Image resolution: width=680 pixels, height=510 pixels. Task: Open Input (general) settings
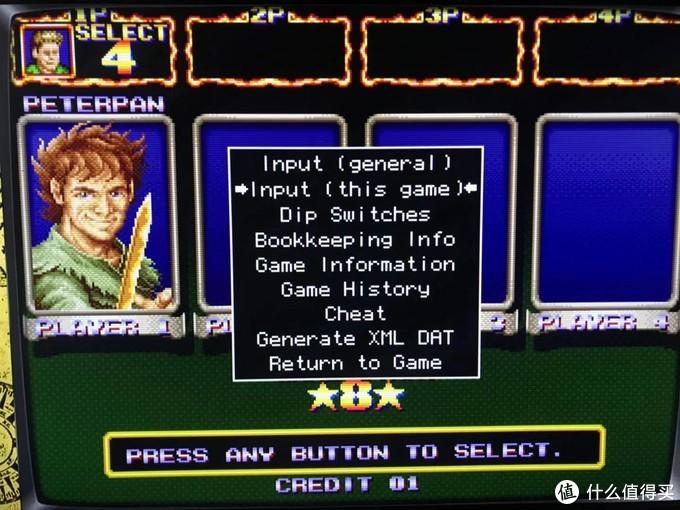356,164
